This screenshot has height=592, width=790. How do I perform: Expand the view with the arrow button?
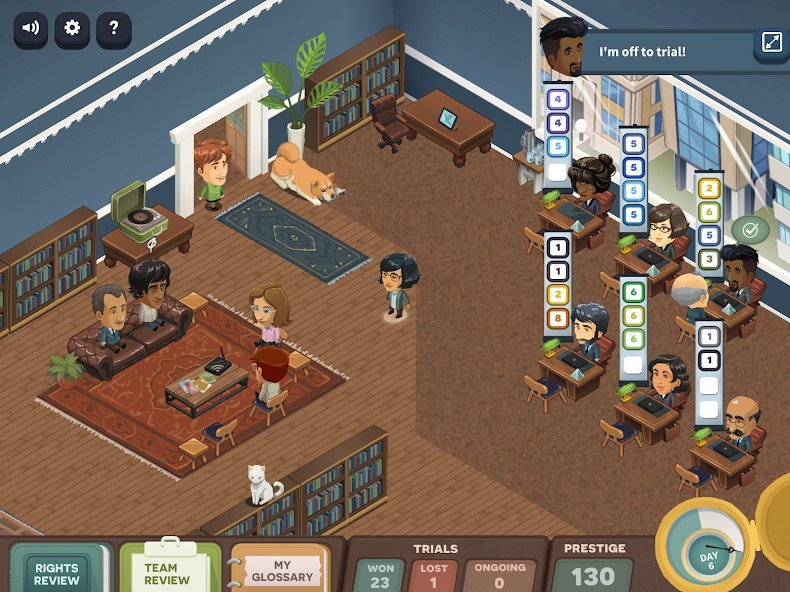(772, 43)
